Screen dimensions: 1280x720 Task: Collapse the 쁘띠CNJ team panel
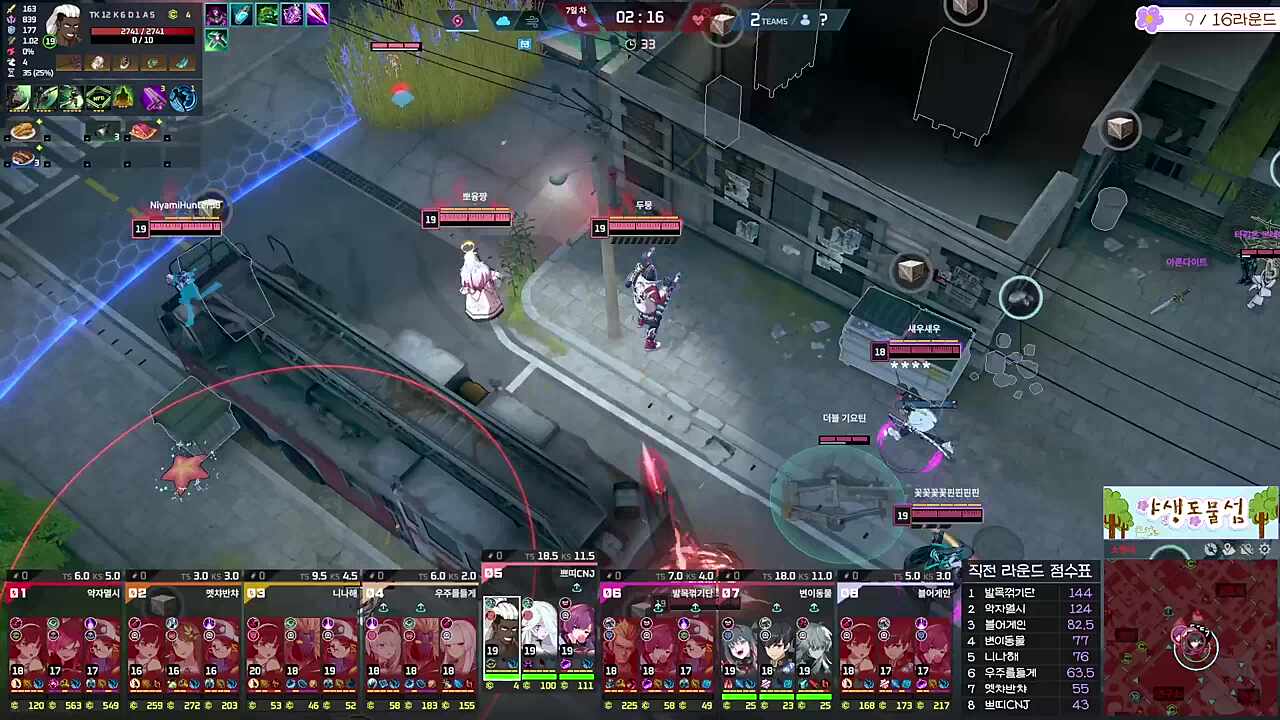pyautogui.click(x=537, y=573)
